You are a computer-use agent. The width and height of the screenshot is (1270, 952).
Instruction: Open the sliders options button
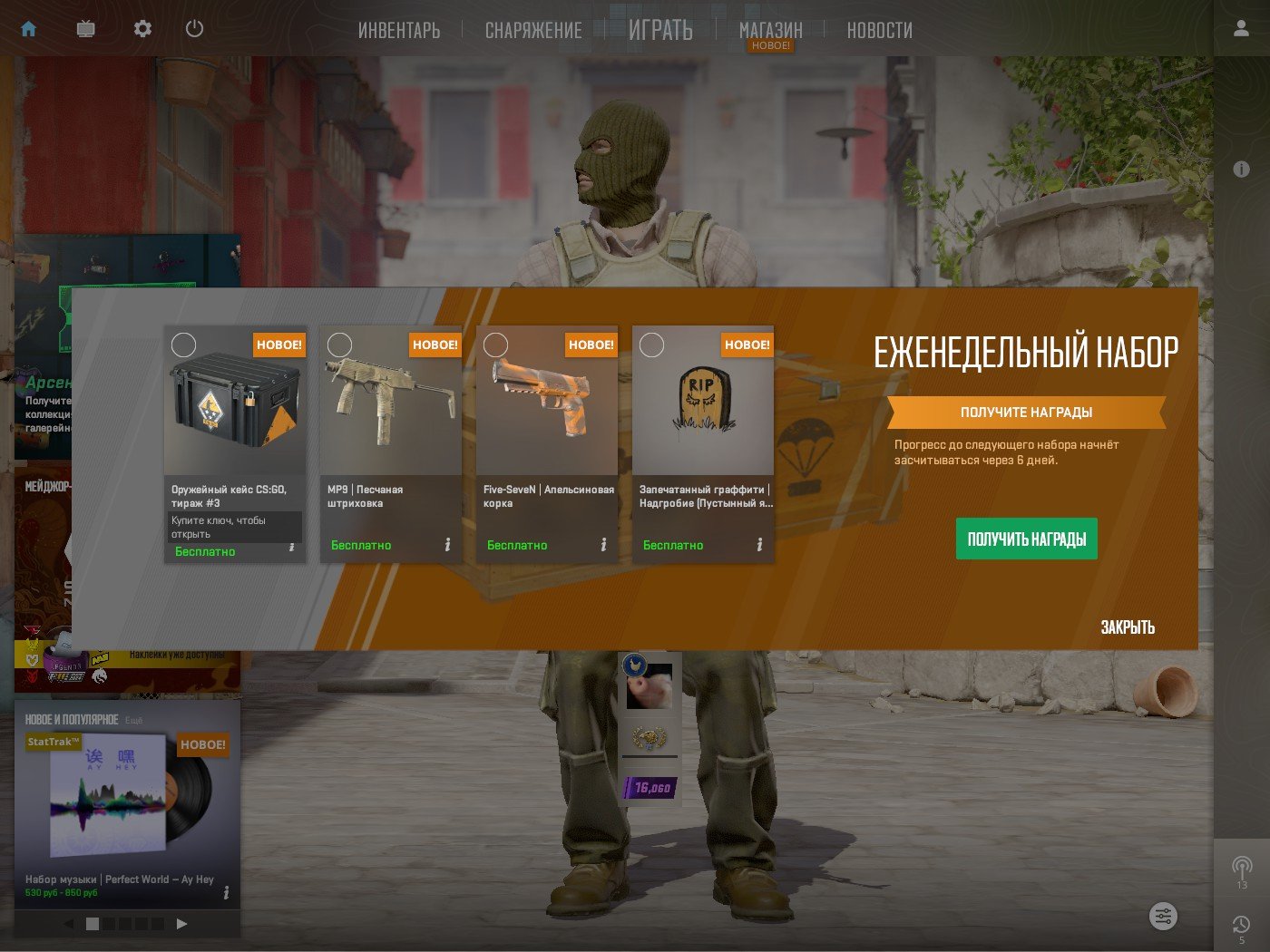point(1163,916)
